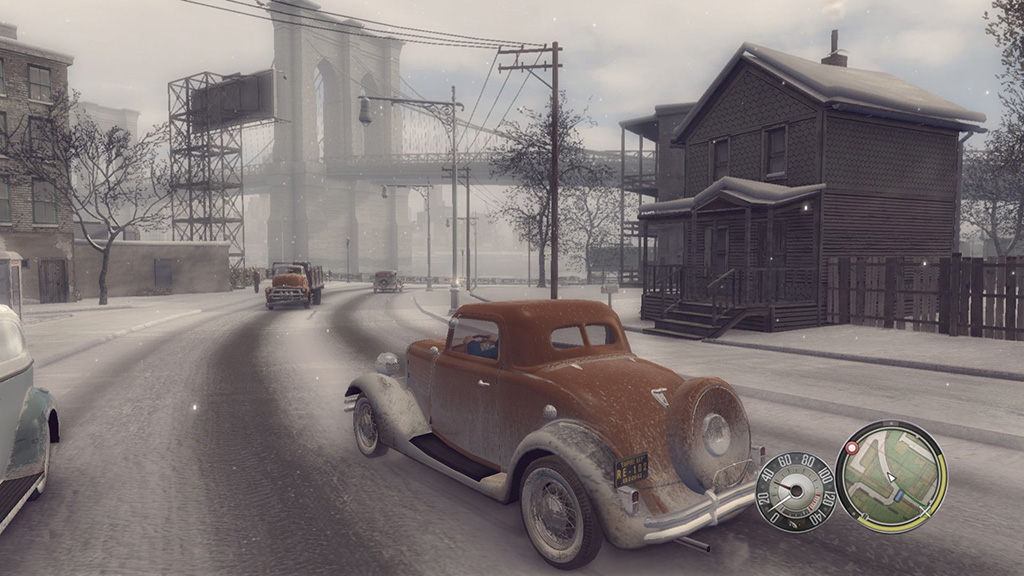The width and height of the screenshot is (1024, 576).
Task: Click the blue vehicle marker on the minimap
Action: click(x=899, y=495)
